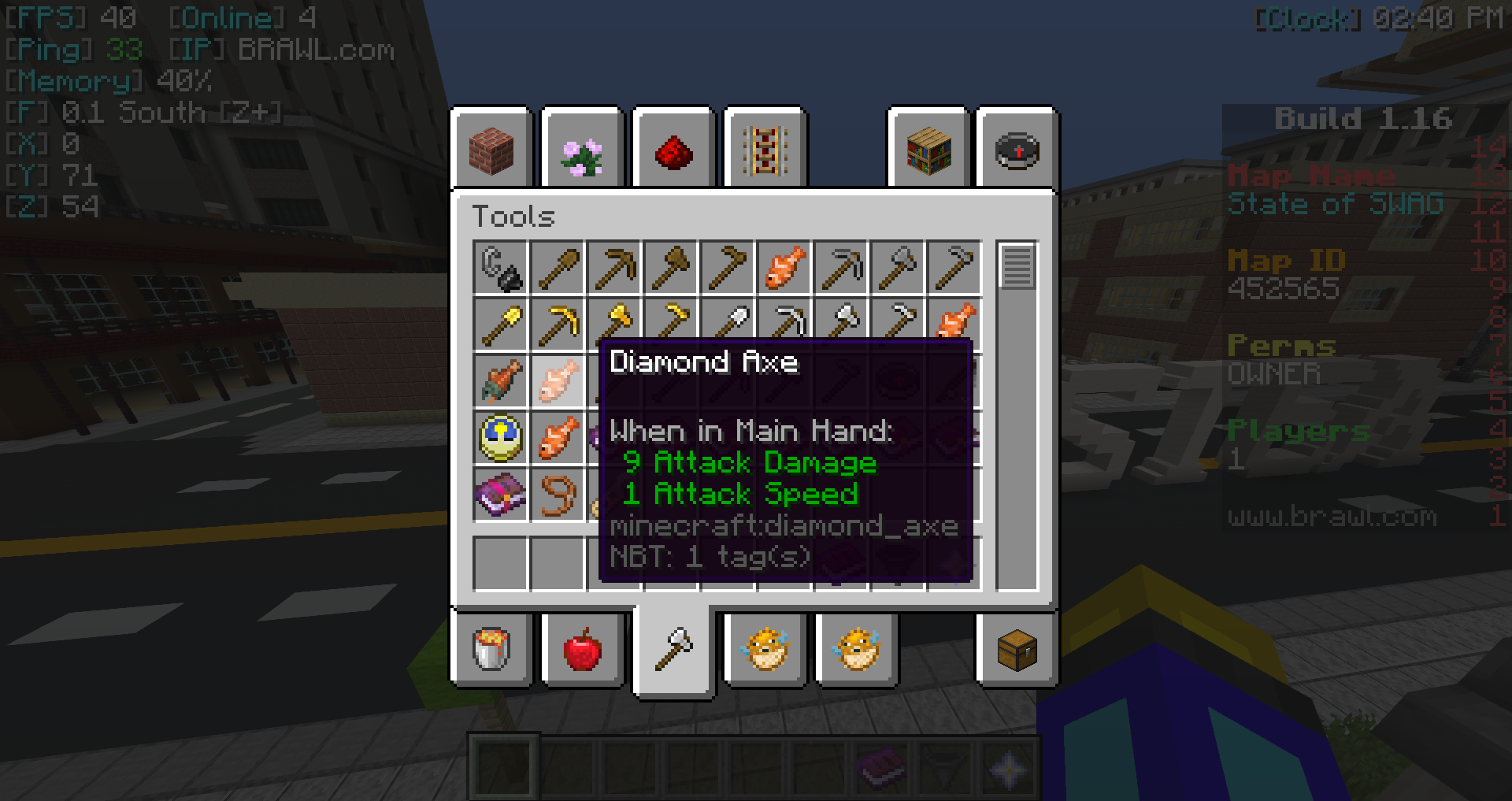Grab the wooden pickaxe

point(614,268)
